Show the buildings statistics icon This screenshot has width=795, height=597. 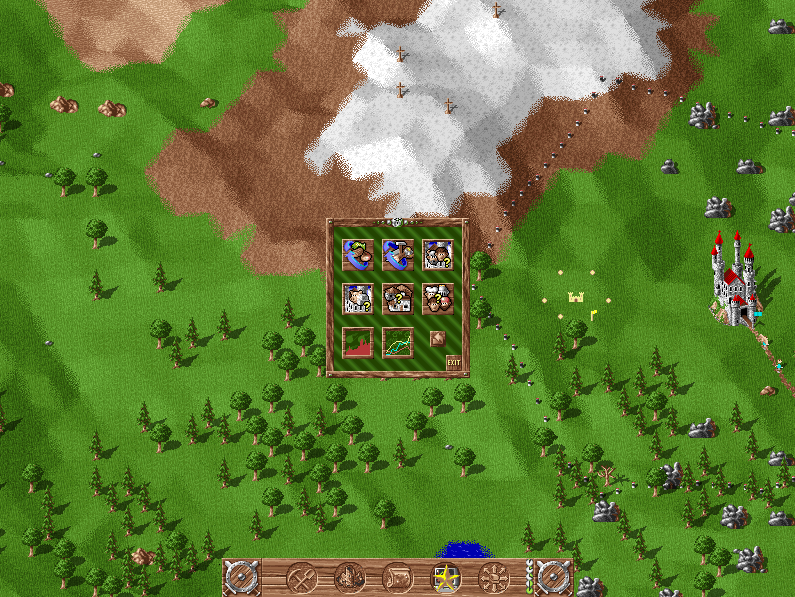pos(397,298)
